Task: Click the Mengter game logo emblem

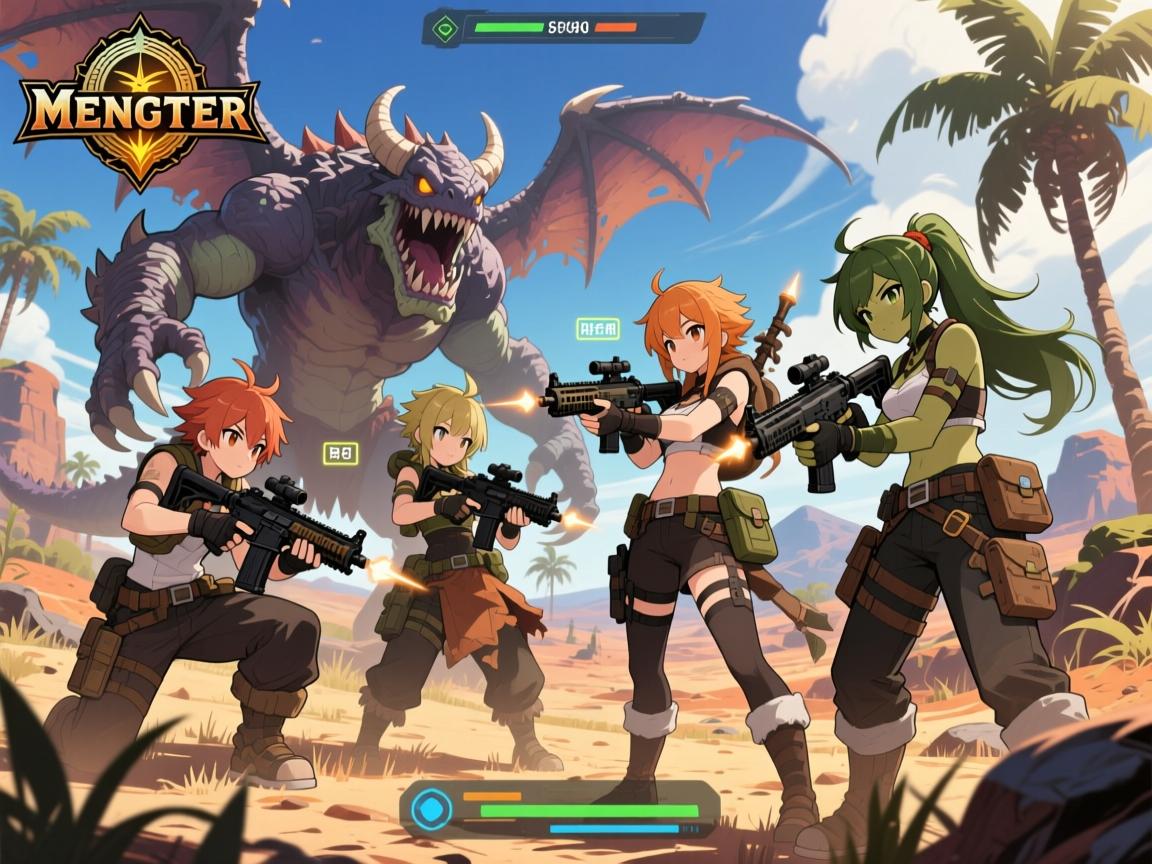Action: (x=138, y=105)
